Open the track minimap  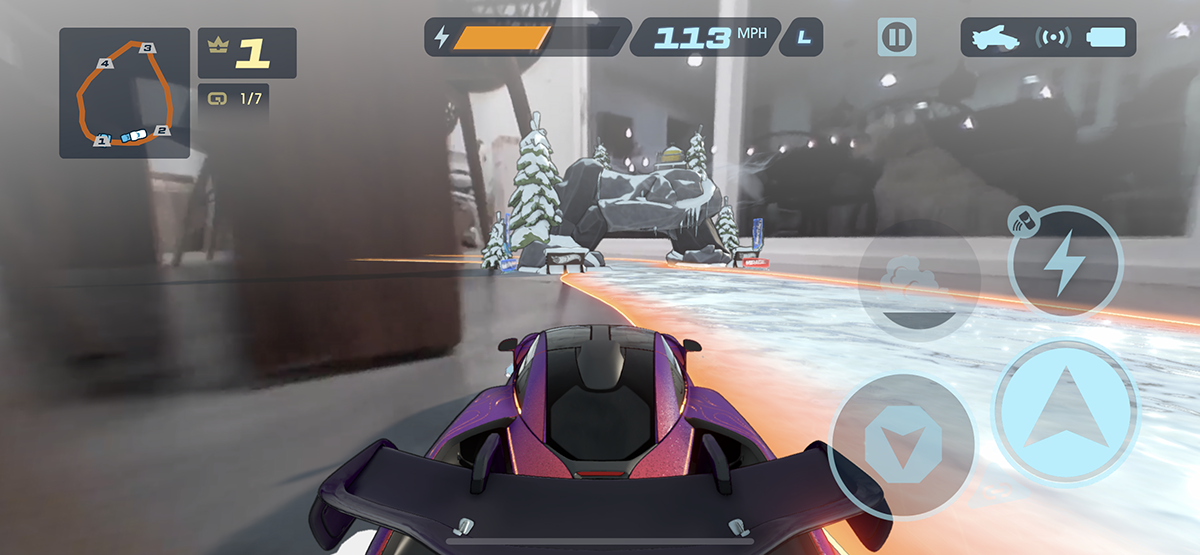point(124,93)
